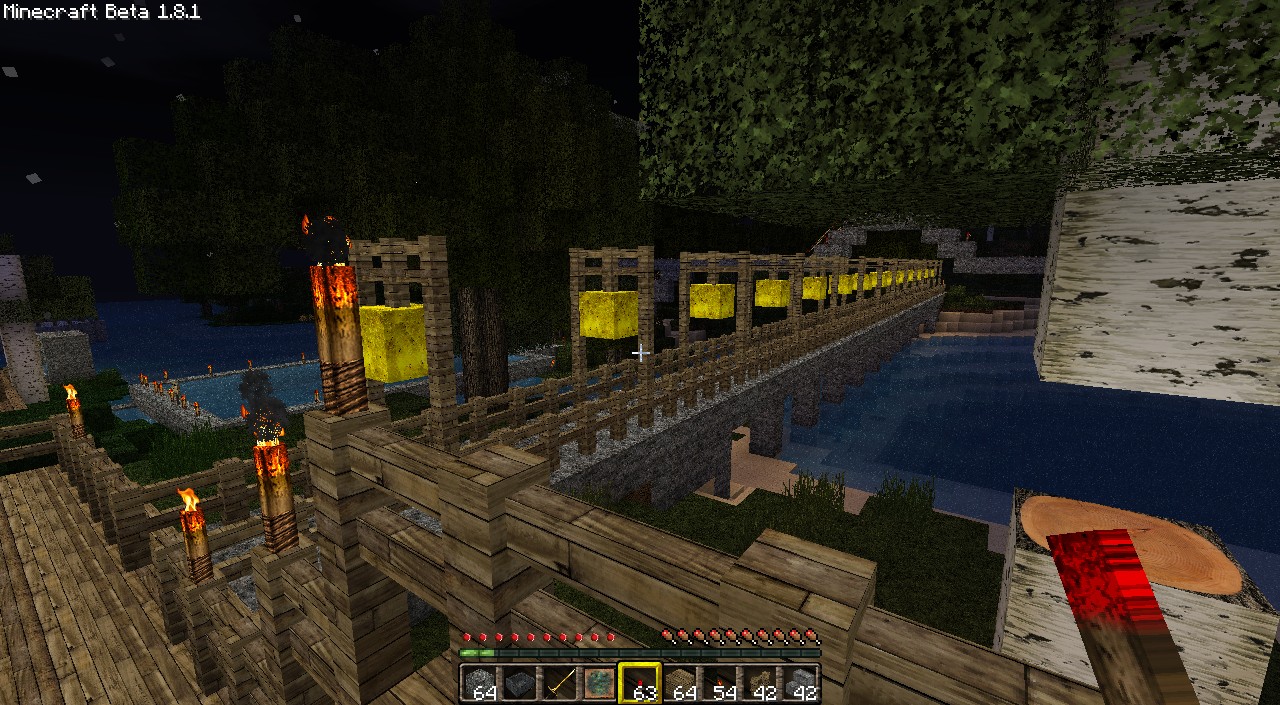Screen dimensions: 1280x705
Task: Select the gray cobblestone stack slot
Action: (479, 683)
